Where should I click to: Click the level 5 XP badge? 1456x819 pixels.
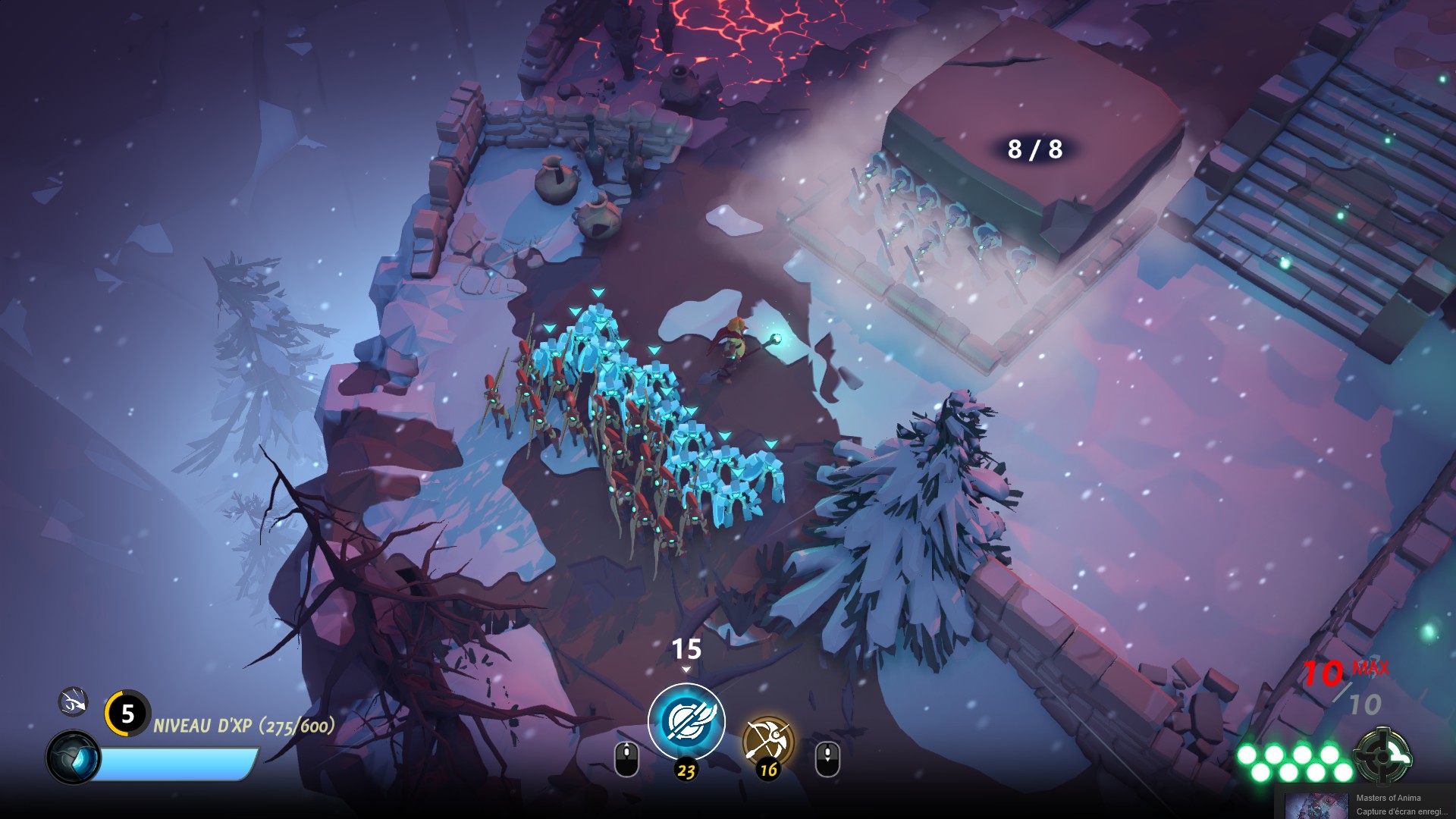(x=127, y=713)
